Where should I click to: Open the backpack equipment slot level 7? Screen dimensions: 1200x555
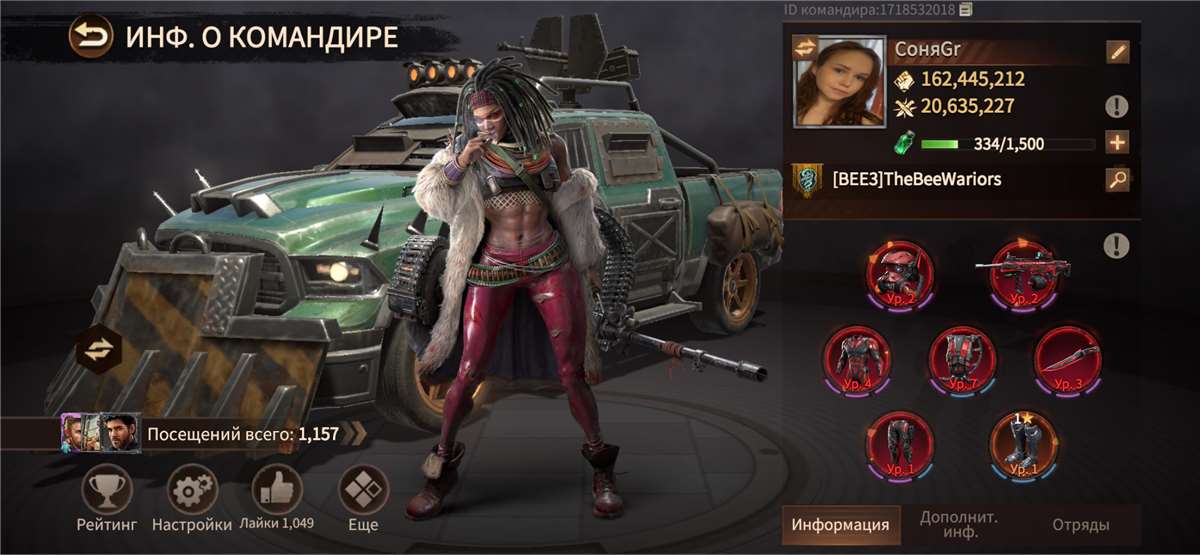pos(961,357)
